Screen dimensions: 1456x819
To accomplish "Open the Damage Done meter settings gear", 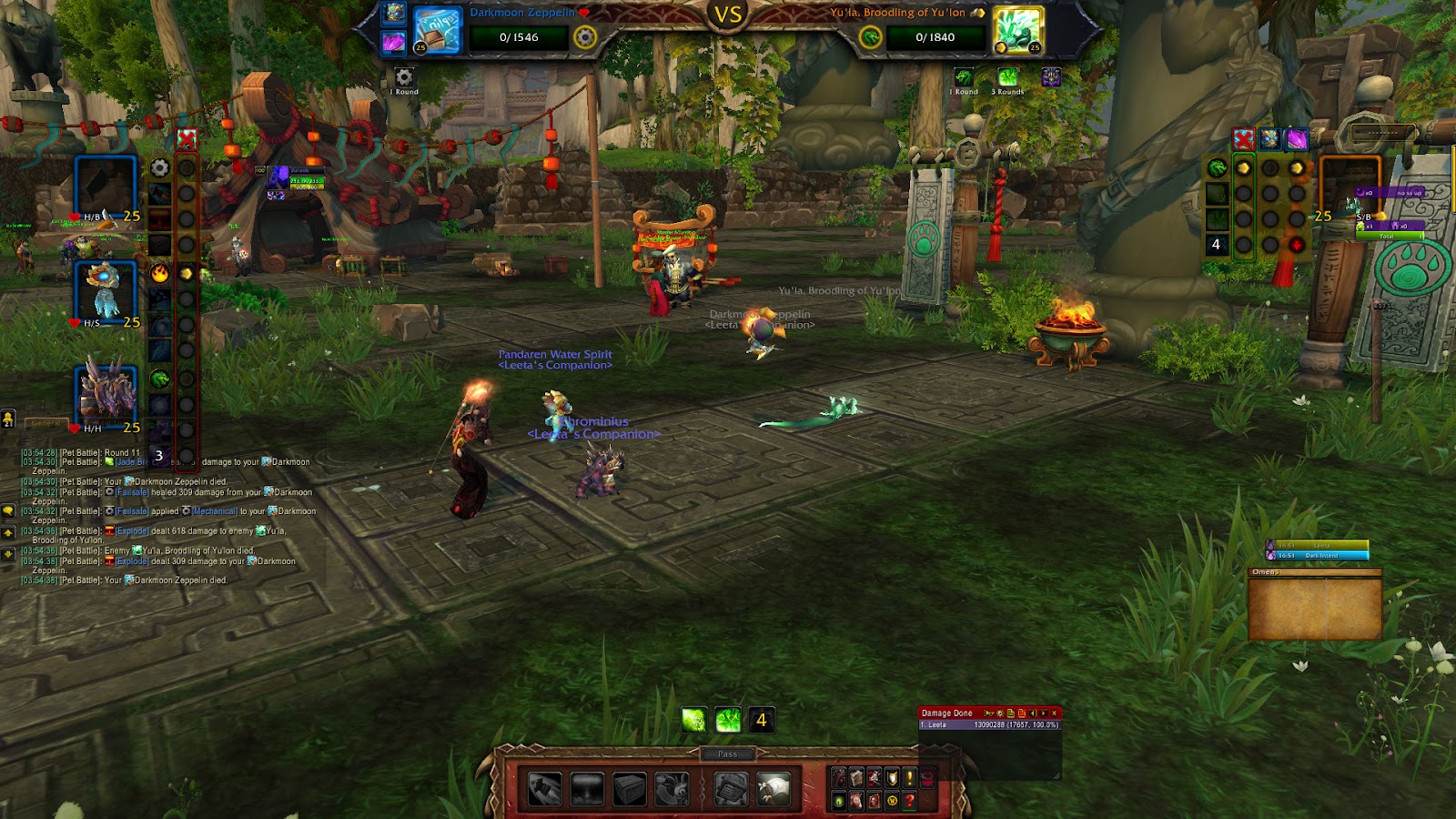I will [999, 713].
